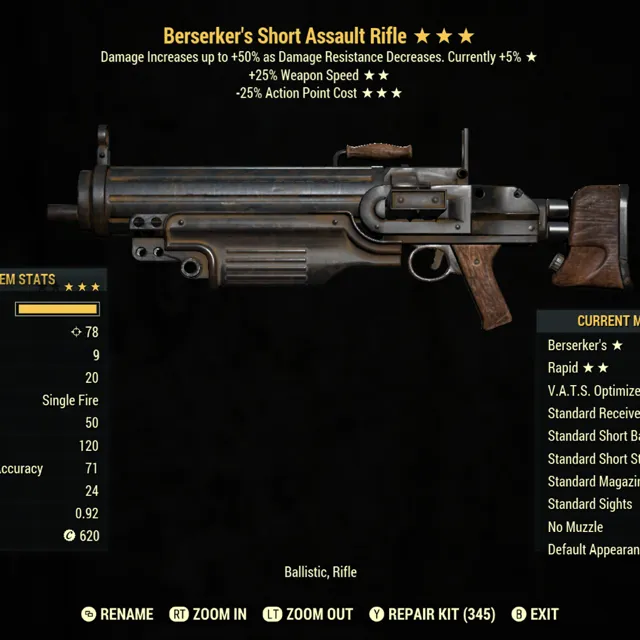Select the V.A.T.S. Optimized mod row
640x640 pixels.
click(593, 390)
